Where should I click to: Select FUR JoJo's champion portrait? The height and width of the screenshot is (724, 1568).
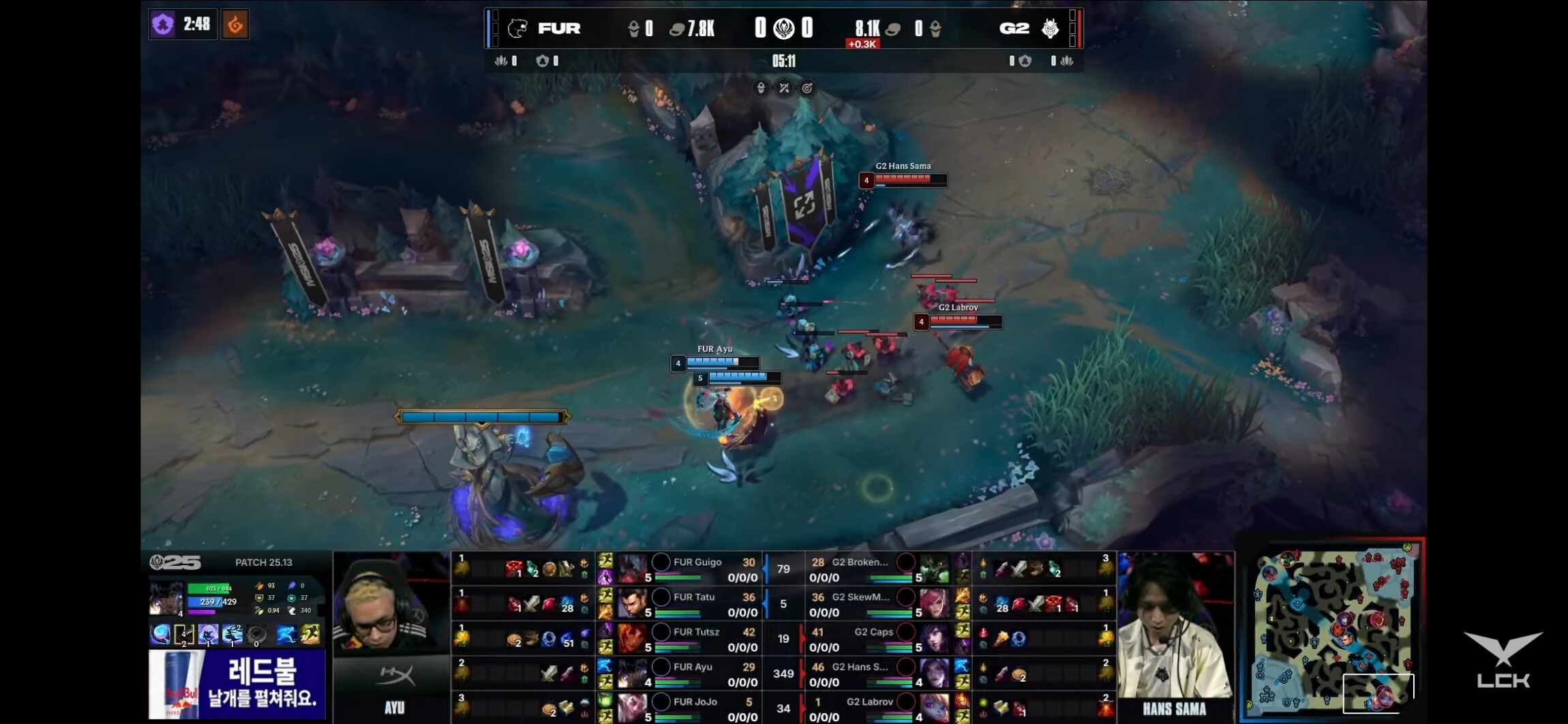click(632, 708)
